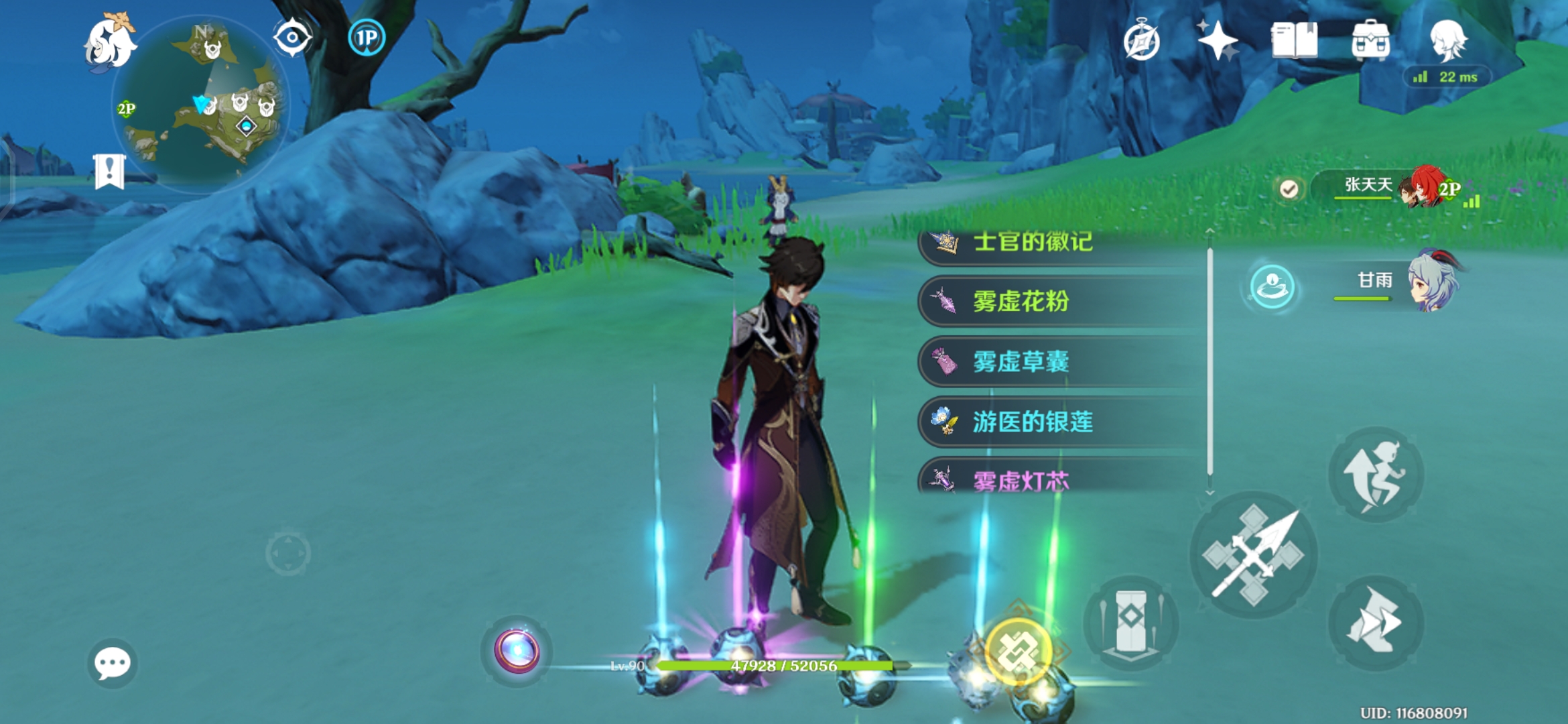Open the backpack inventory
This screenshot has height=724, width=1568.
point(1370,40)
